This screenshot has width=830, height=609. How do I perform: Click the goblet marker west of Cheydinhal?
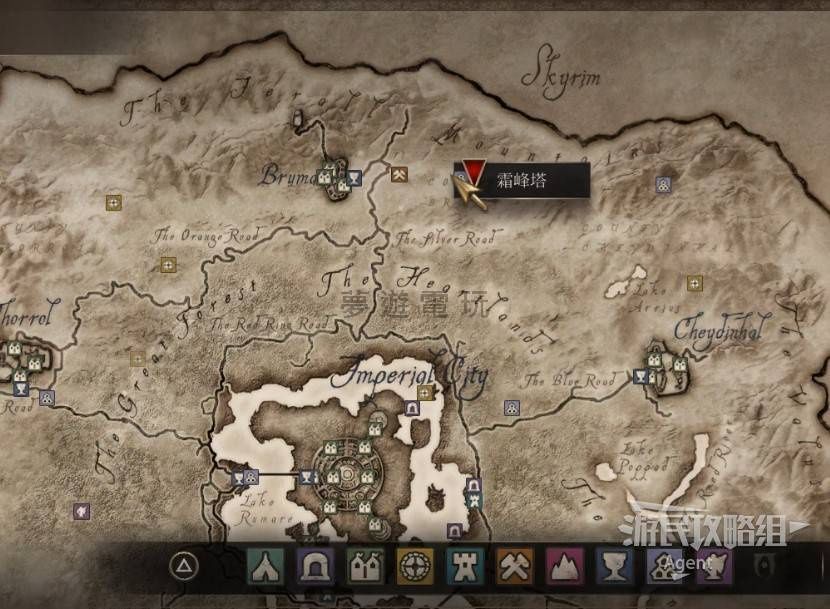[639, 377]
